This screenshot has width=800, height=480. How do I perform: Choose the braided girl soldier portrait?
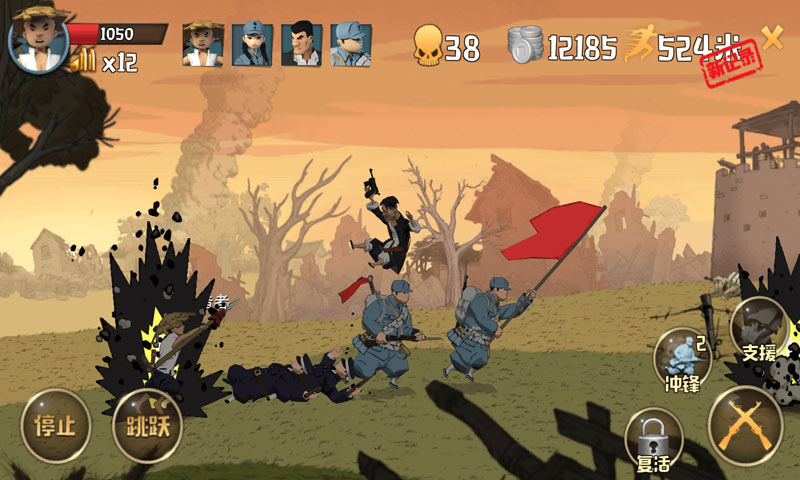pos(252,45)
